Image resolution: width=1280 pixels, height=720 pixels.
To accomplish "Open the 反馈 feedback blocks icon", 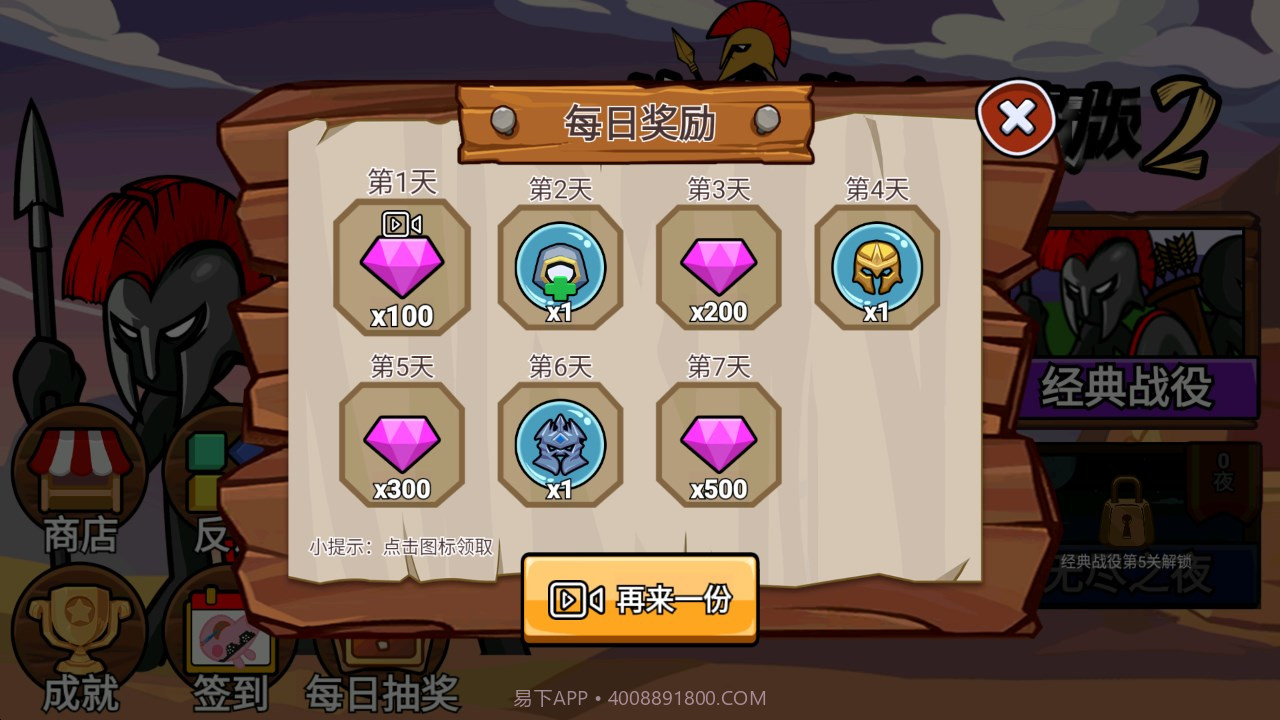I will point(210,470).
